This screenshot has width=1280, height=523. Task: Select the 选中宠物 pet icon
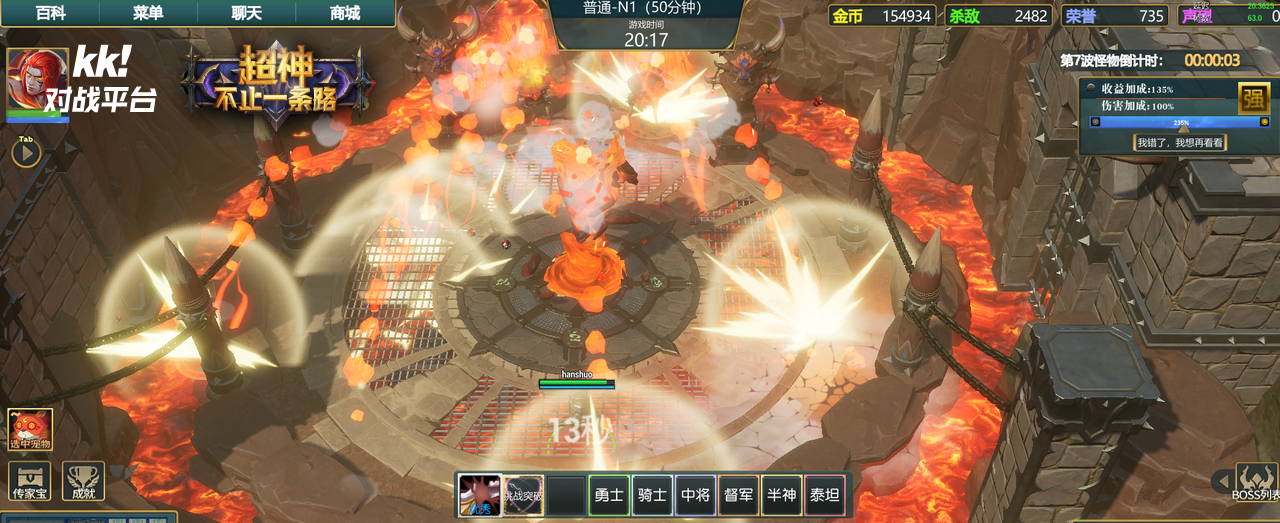click(x=30, y=429)
